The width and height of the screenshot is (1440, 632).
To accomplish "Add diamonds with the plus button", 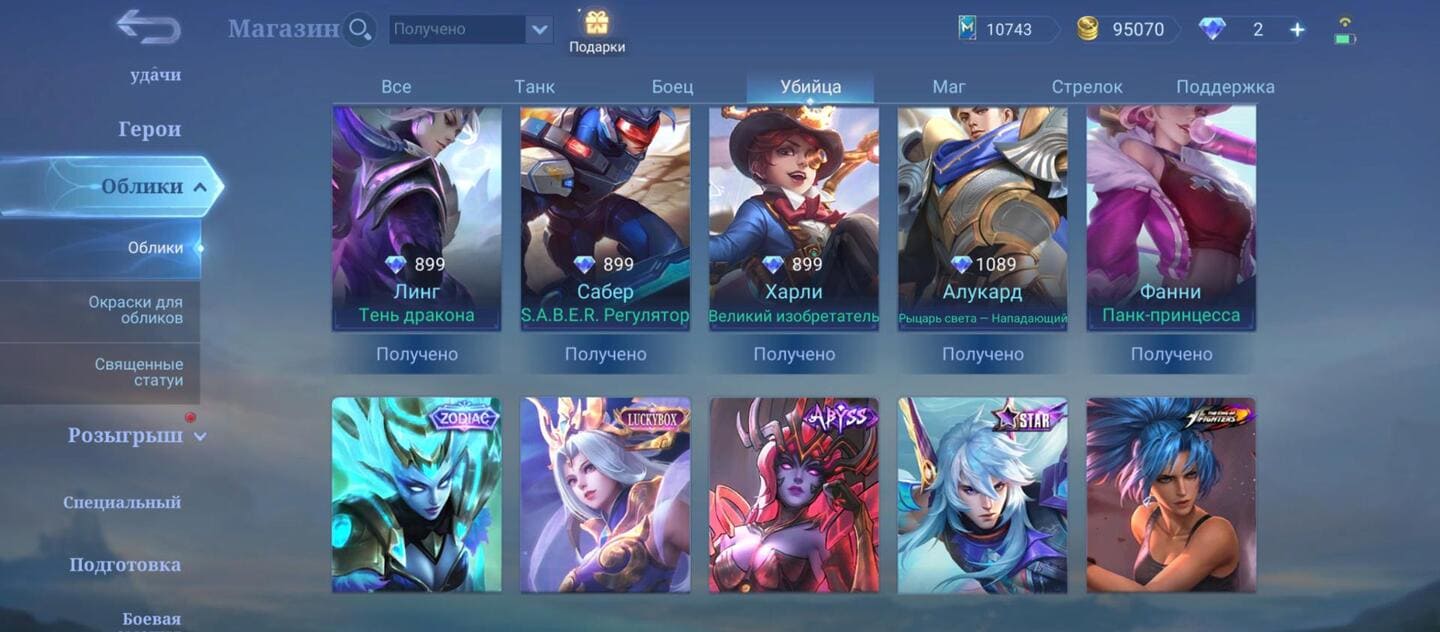I will (1297, 30).
